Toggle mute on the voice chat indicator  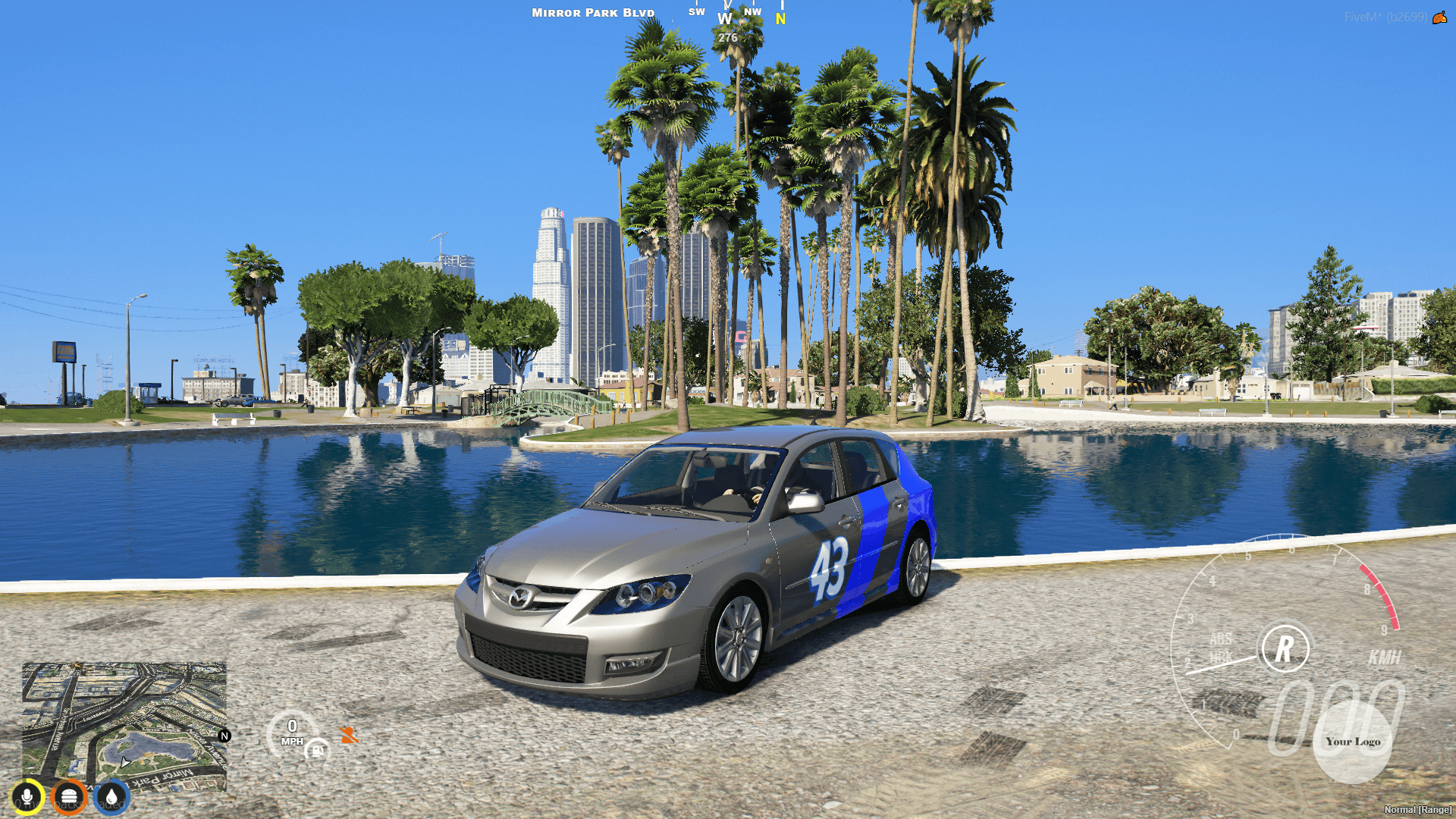tap(27, 795)
